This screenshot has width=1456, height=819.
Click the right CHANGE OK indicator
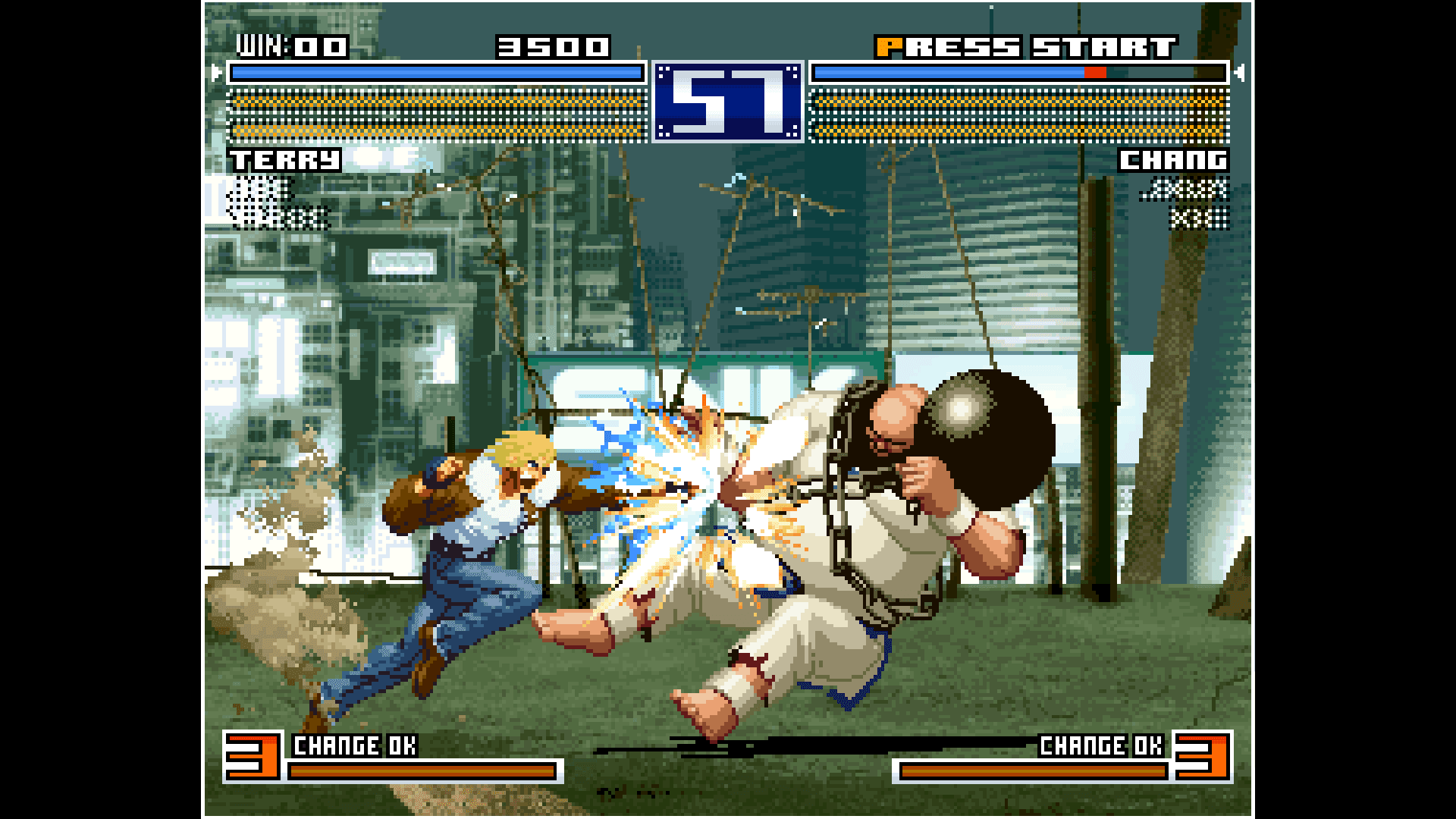point(1101,746)
